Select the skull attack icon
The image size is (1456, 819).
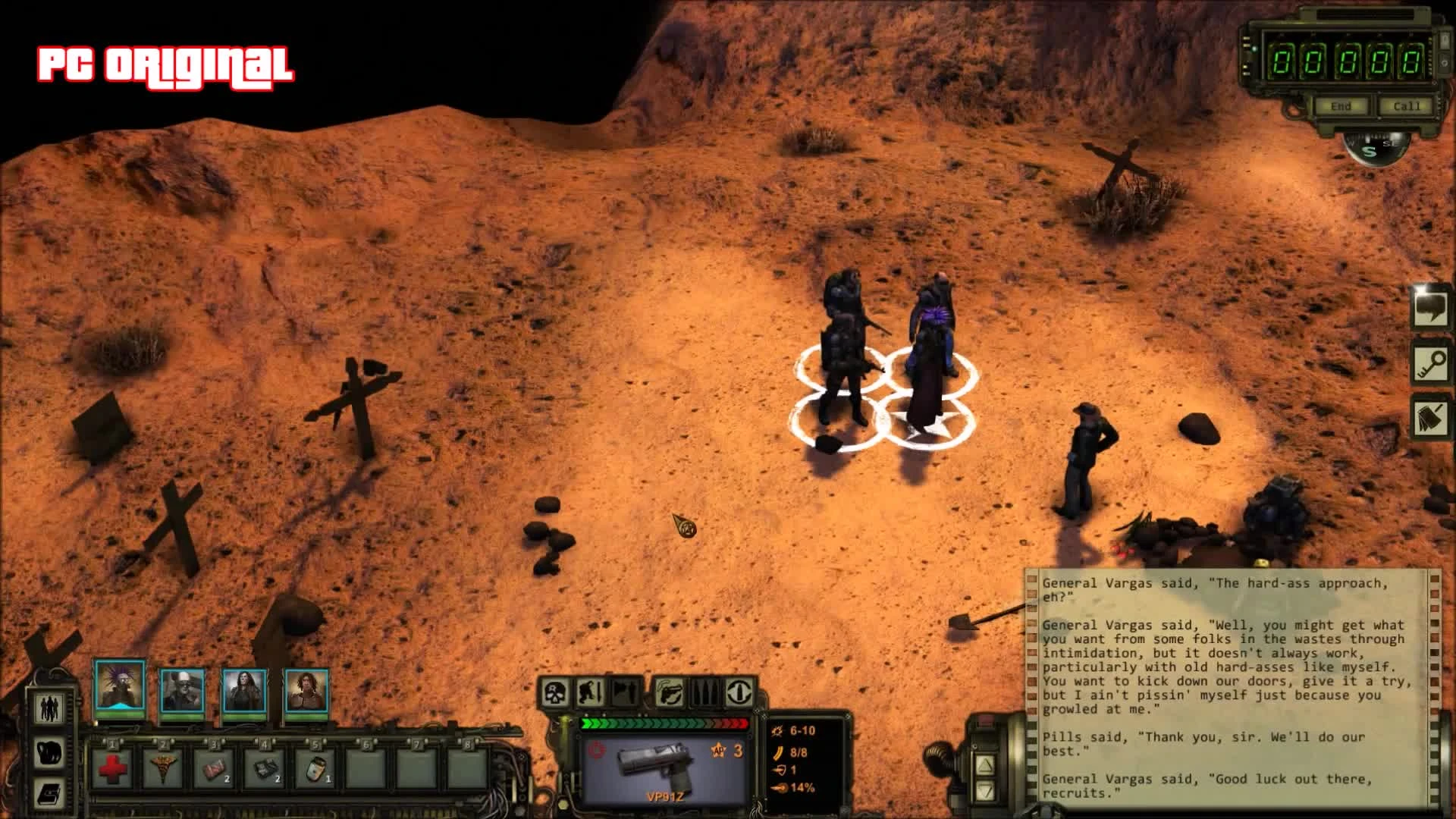point(554,692)
